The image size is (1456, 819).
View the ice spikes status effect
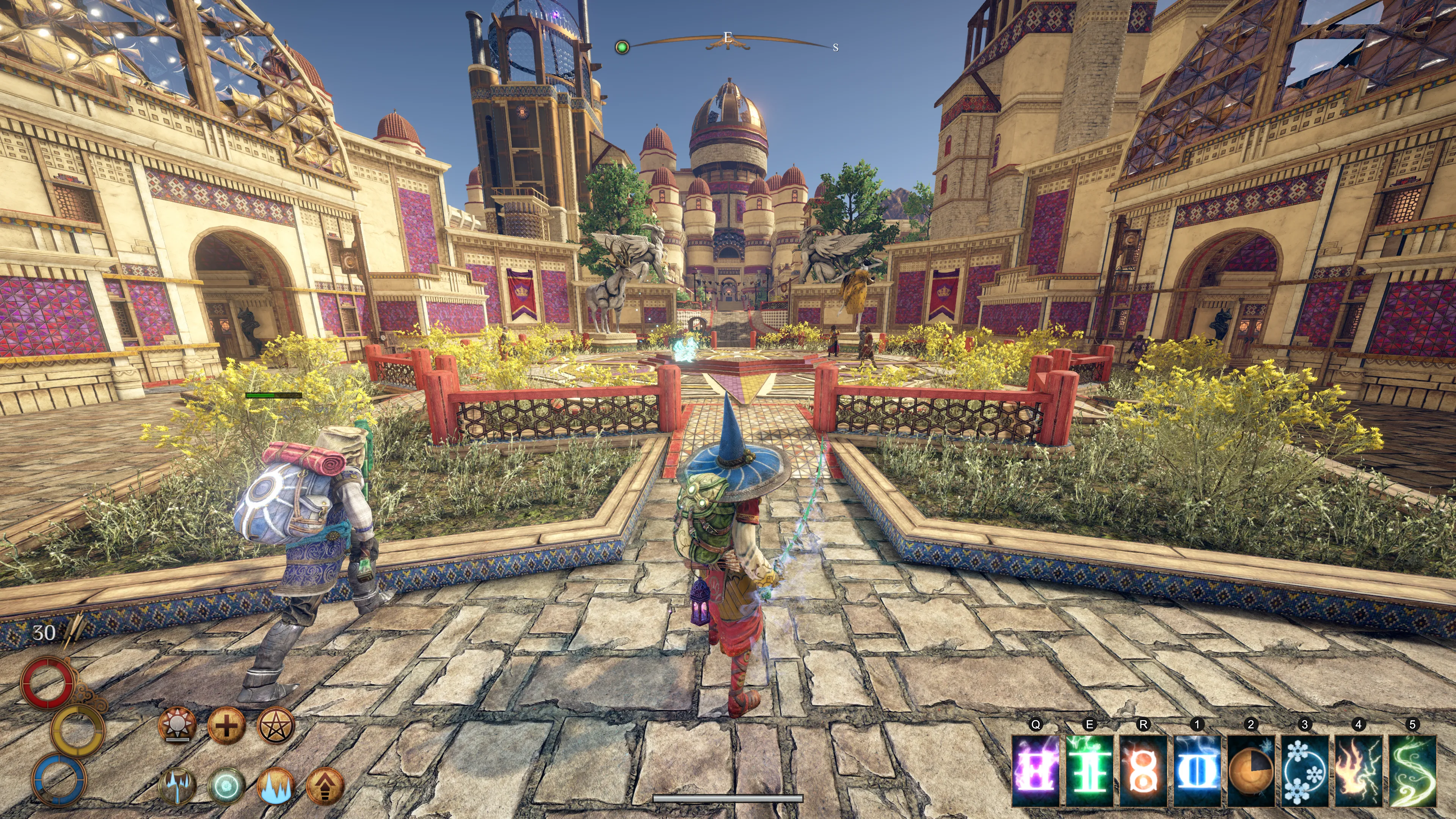(276, 786)
